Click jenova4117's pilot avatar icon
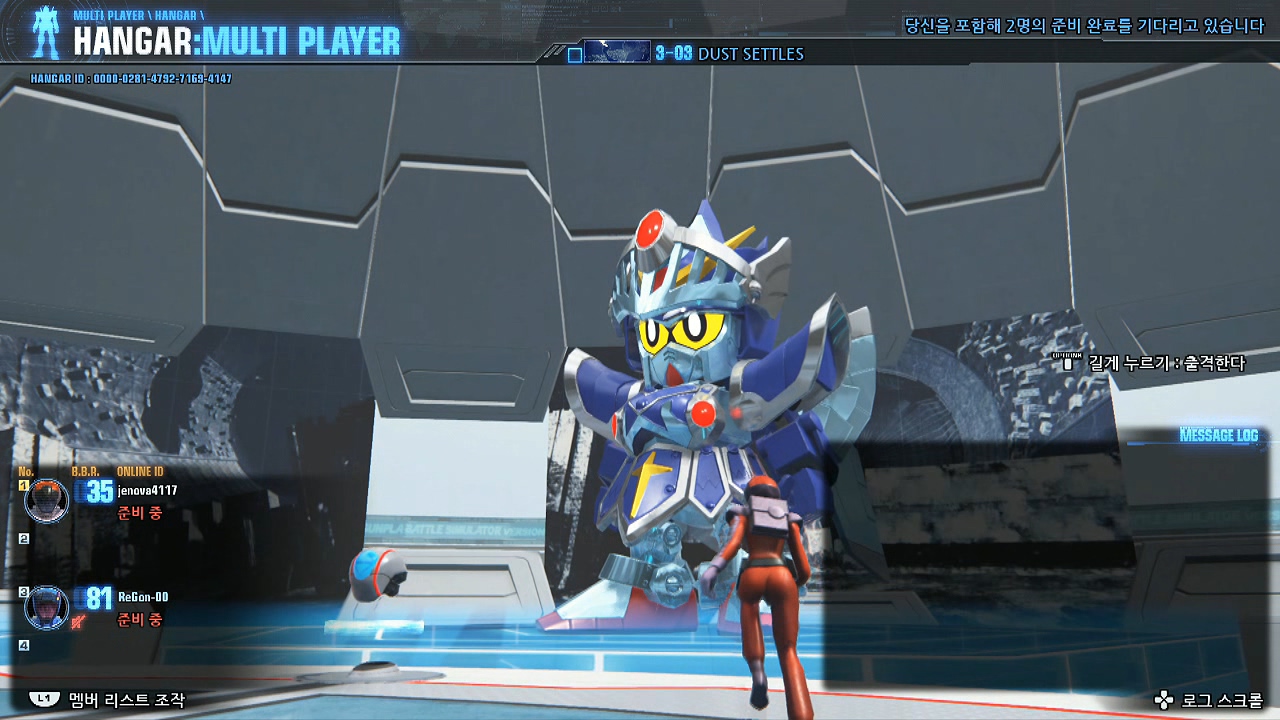Image resolution: width=1280 pixels, height=720 pixels. 46,500
